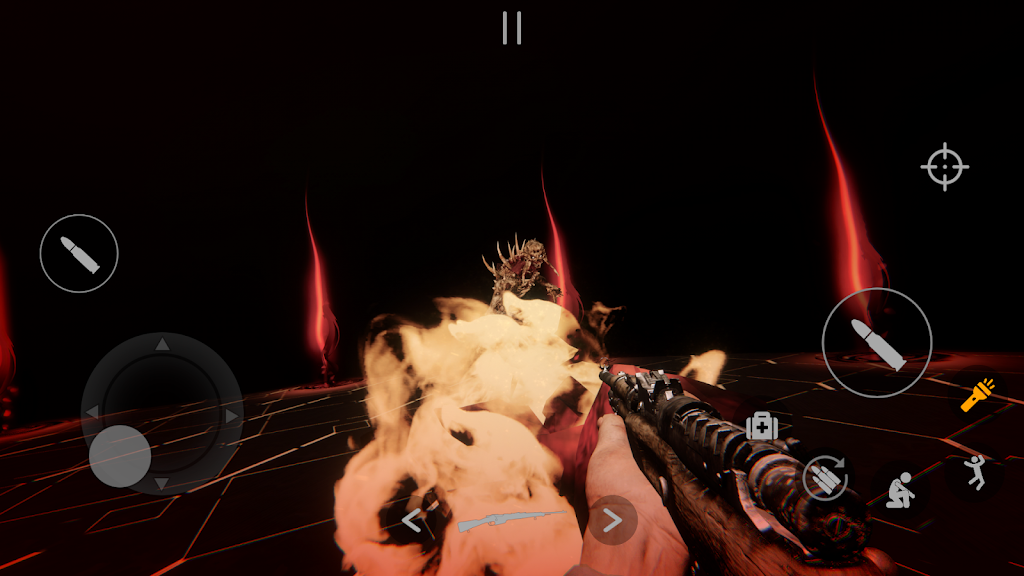The image size is (1024, 576).
Task: Crouch using the kneeling figure icon
Action: pyautogui.click(x=898, y=492)
